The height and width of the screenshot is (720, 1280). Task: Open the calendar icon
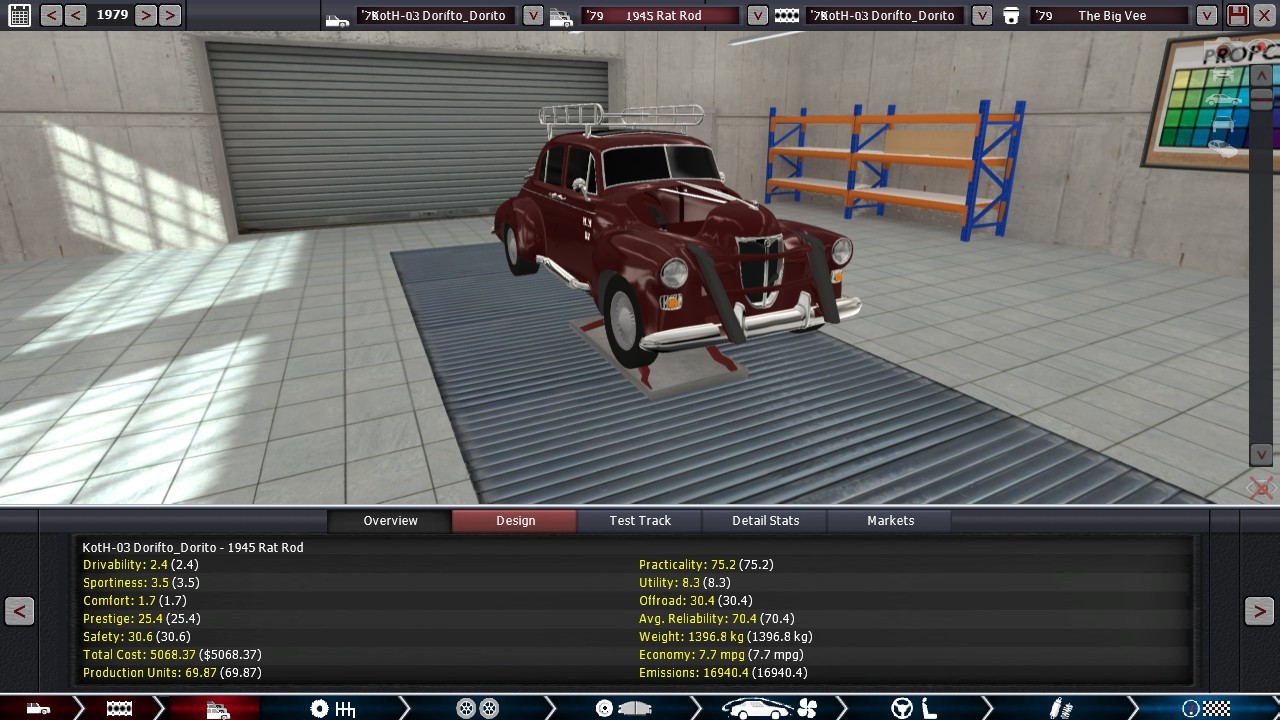coord(19,15)
